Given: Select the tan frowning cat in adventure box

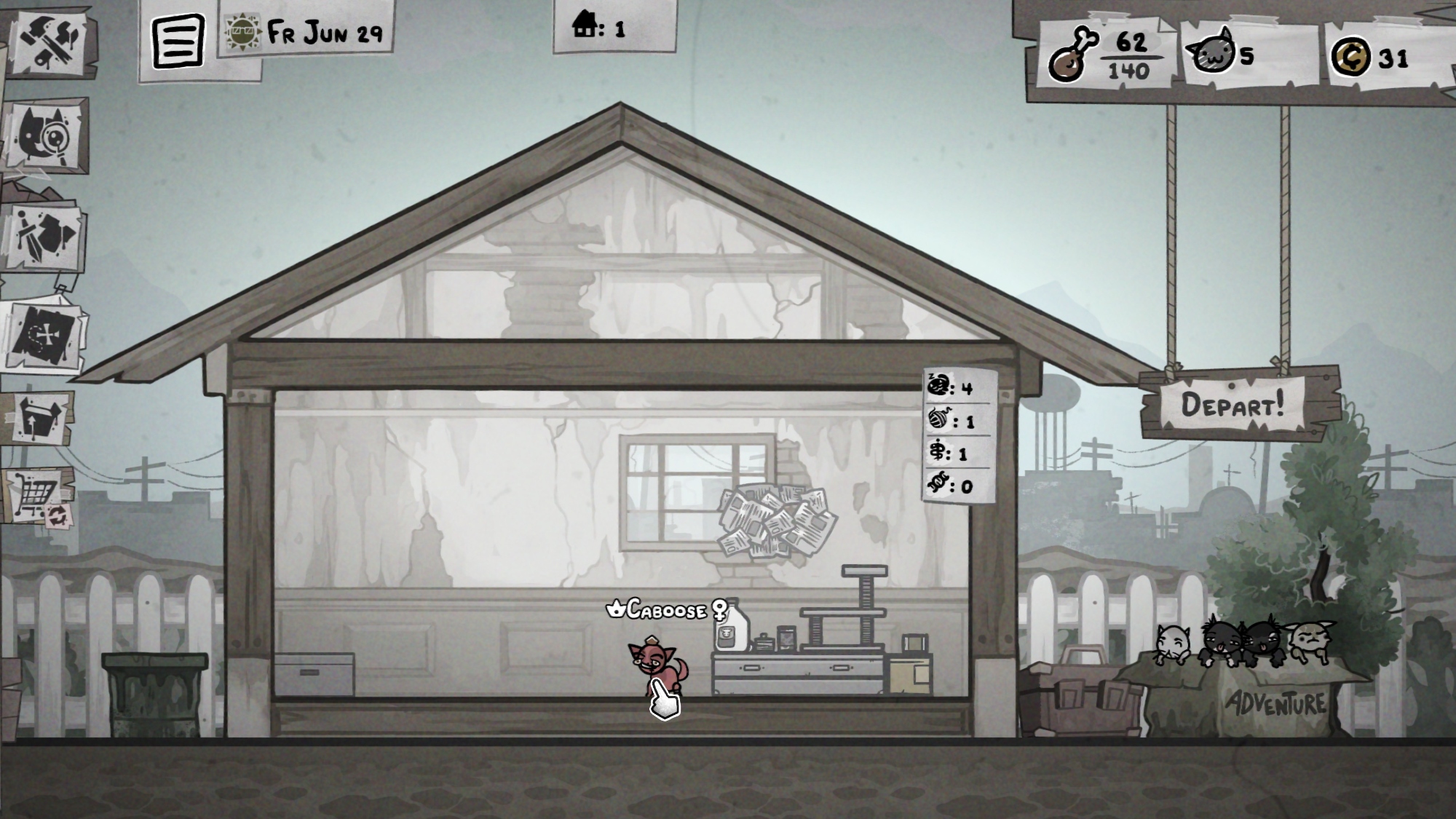Looking at the screenshot, I should [1310, 642].
